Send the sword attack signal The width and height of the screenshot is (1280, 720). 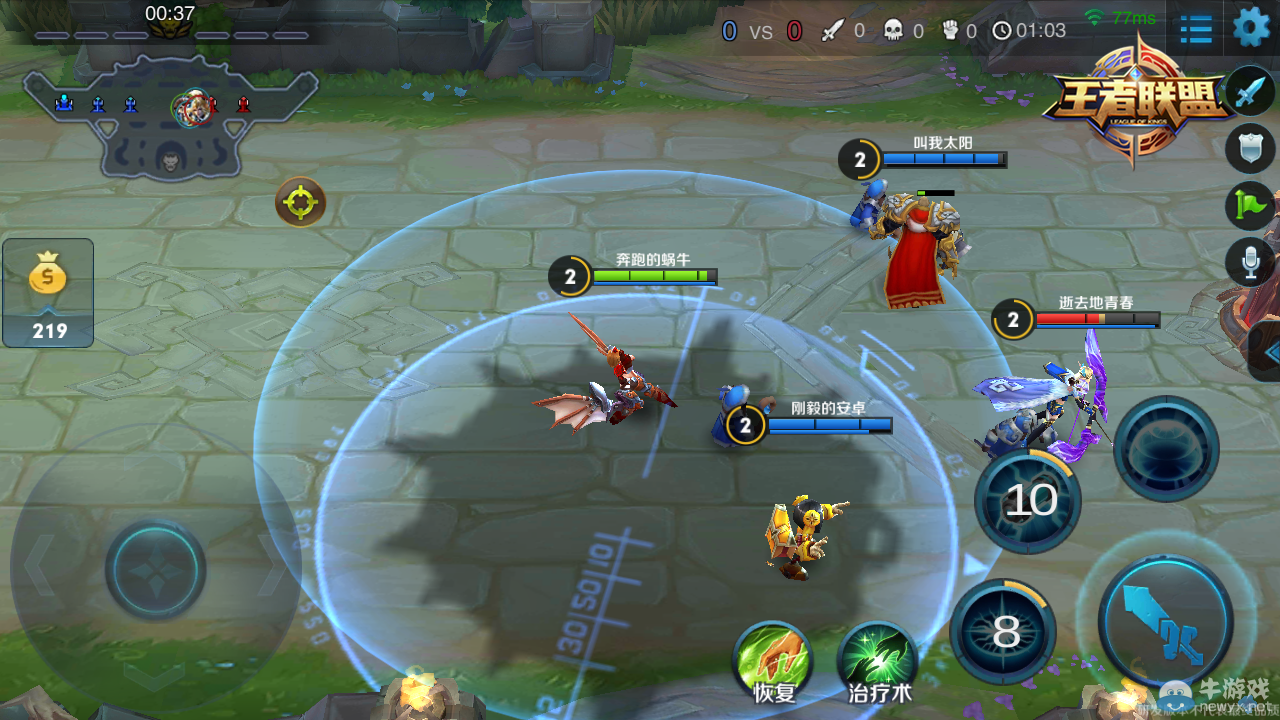point(1250,92)
